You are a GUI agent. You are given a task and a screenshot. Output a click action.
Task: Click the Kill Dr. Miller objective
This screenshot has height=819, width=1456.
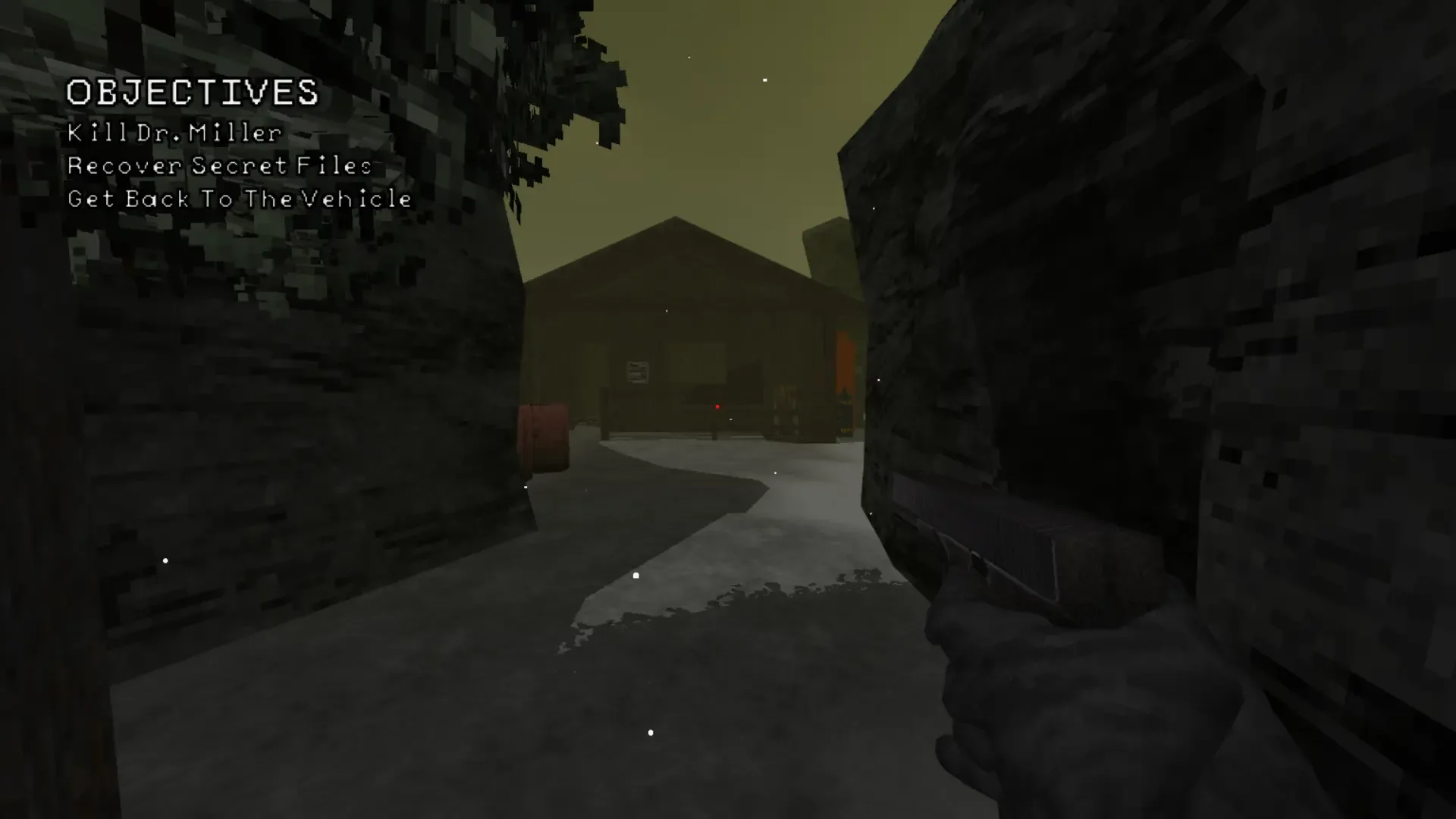(174, 133)
